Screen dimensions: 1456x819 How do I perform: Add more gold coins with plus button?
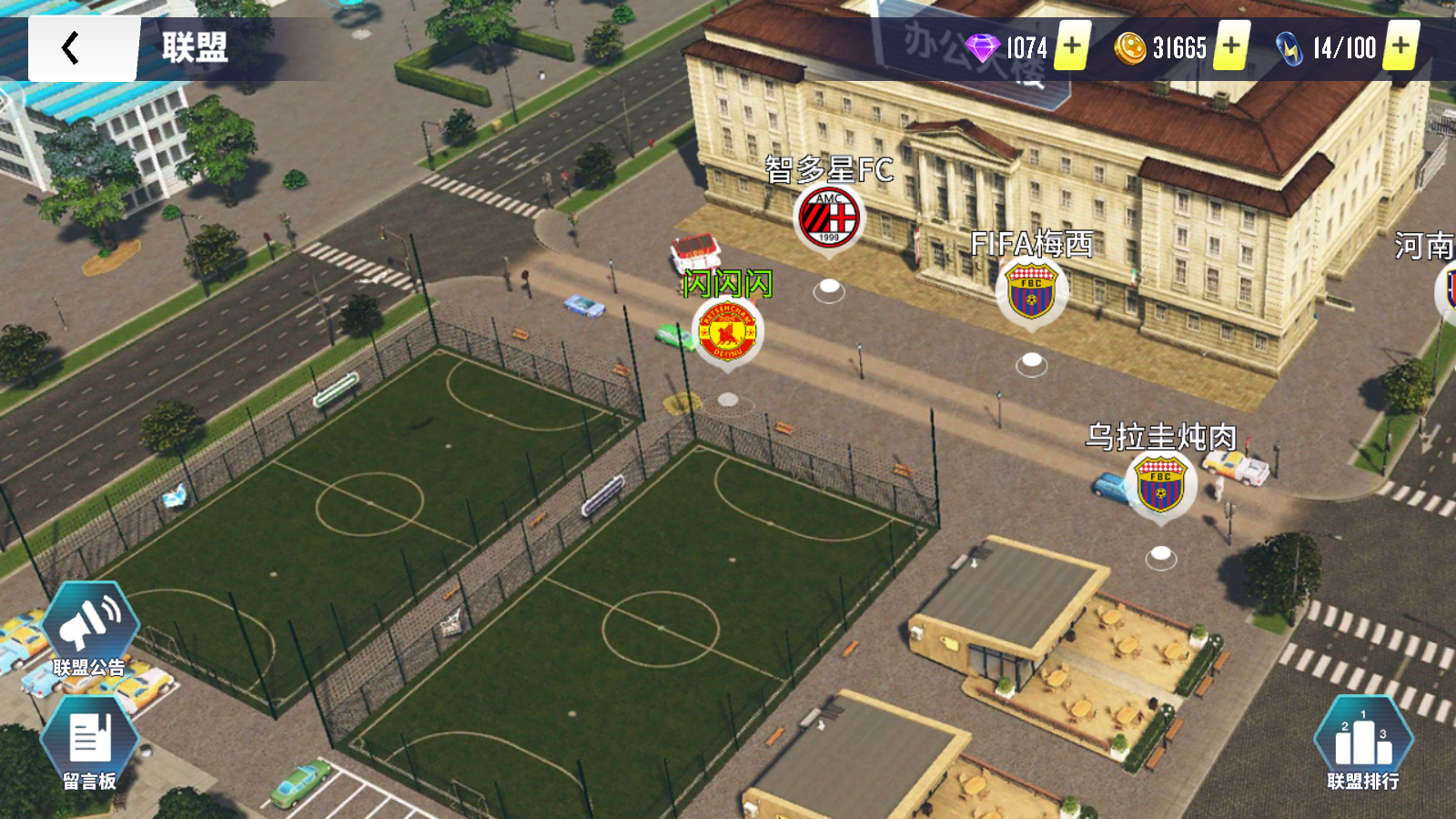[x=1230, y=45]
